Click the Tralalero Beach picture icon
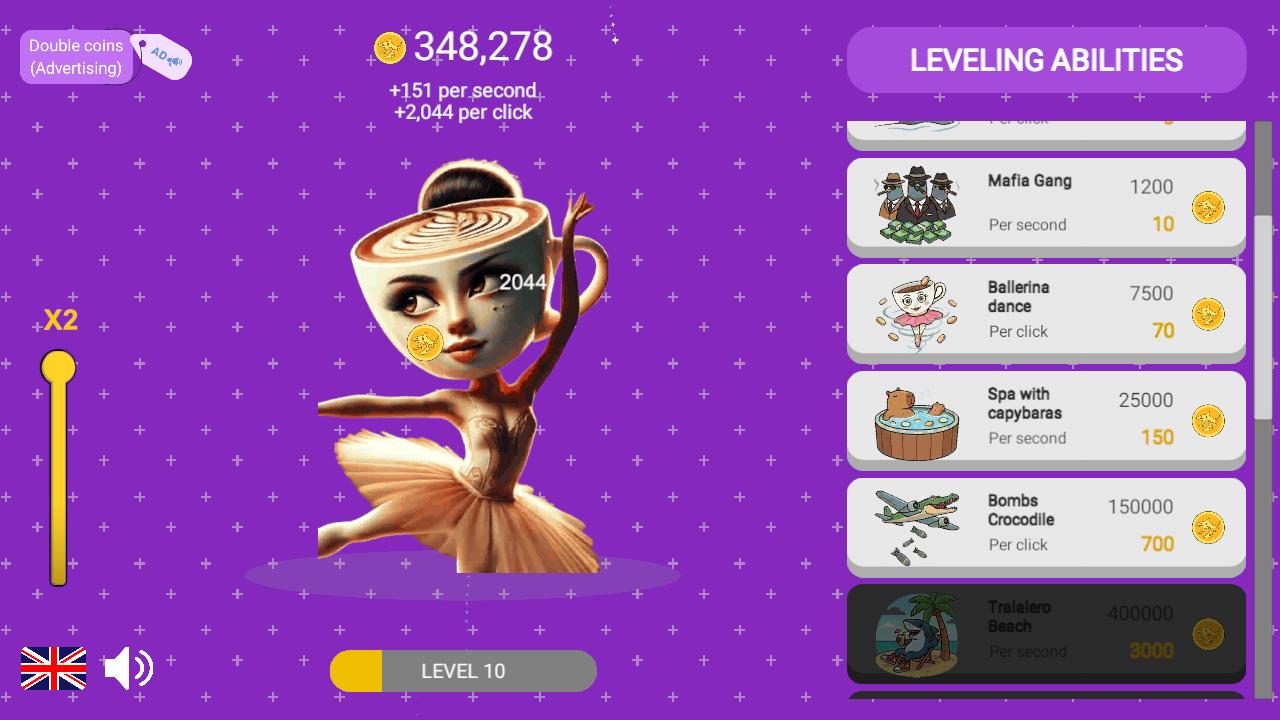 click(915, 630)
